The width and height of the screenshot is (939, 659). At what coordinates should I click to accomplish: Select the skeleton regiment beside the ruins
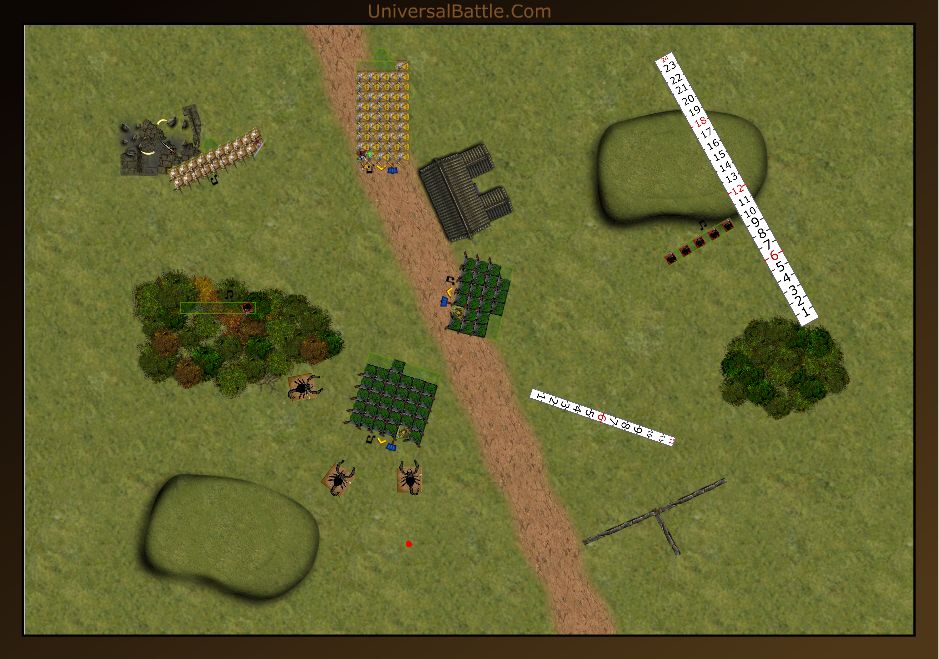tap(215, 160)
